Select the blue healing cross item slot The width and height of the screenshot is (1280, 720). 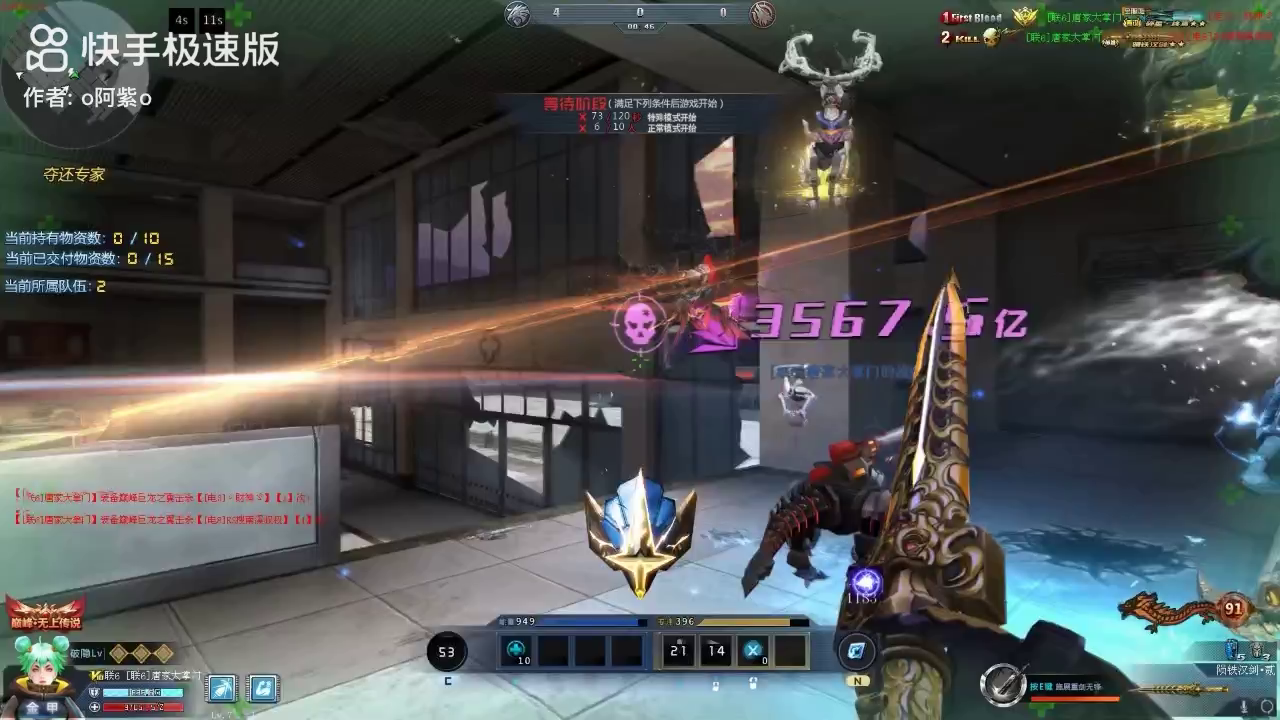click(518, 650)
